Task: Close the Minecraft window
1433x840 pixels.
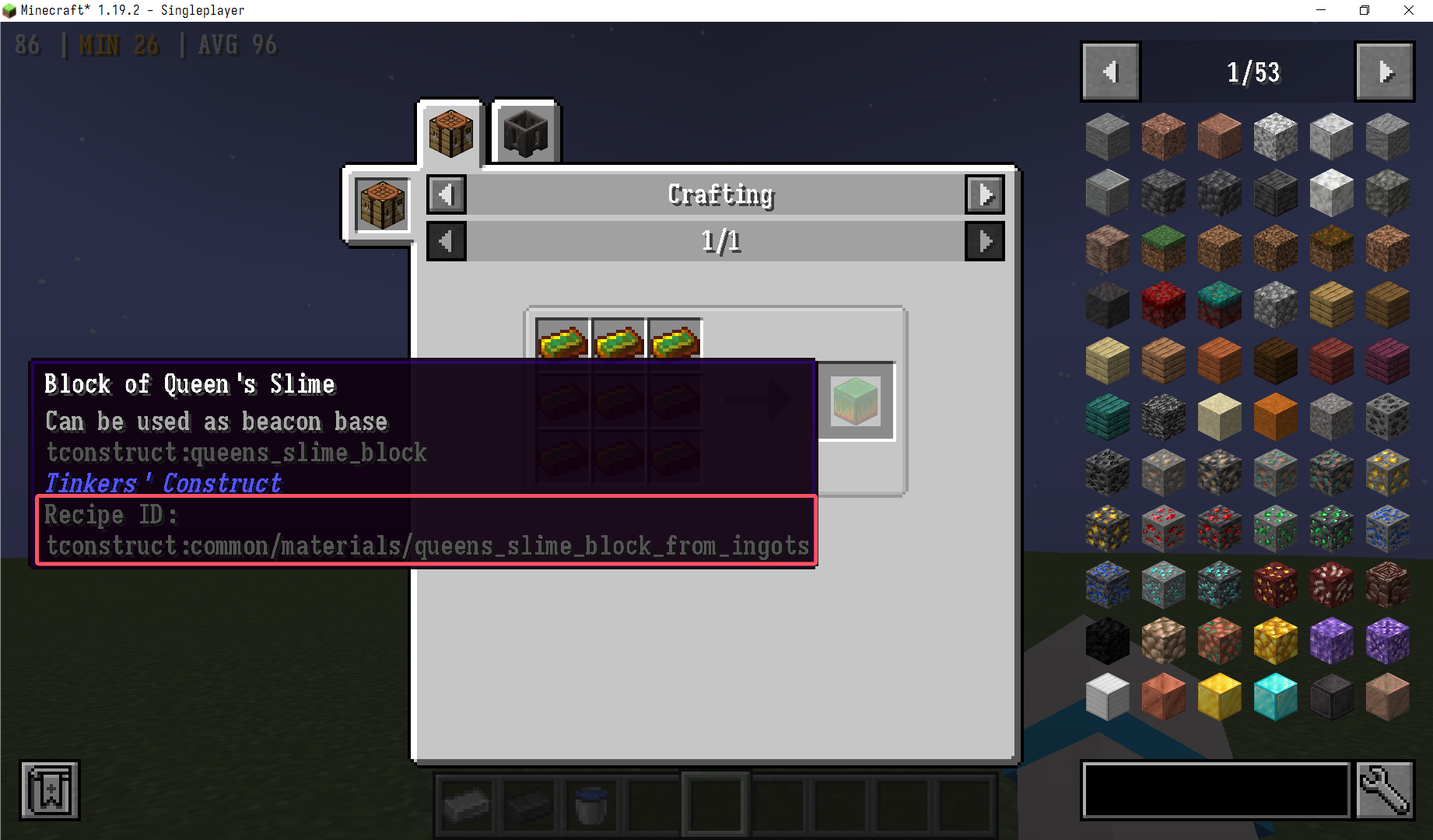Action: pyautogui.click(x=1409, y=10)
